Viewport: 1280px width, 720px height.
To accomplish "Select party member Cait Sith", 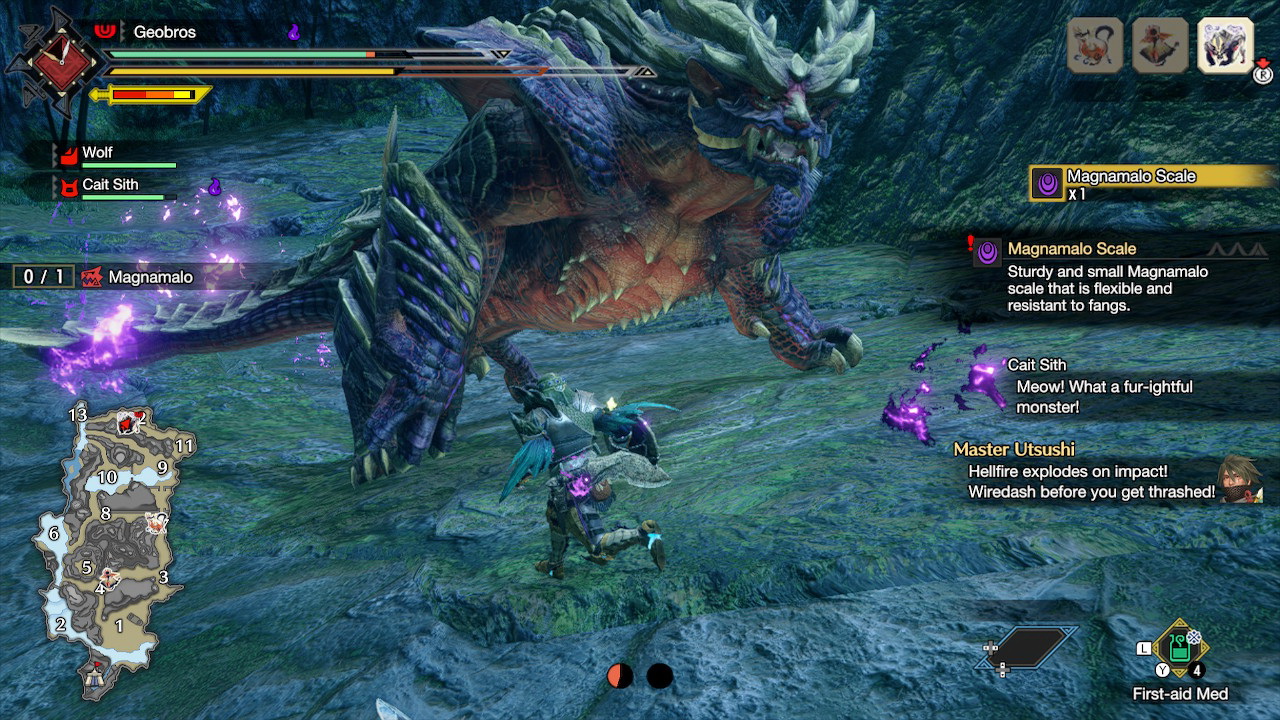I will tap(110, 185).
